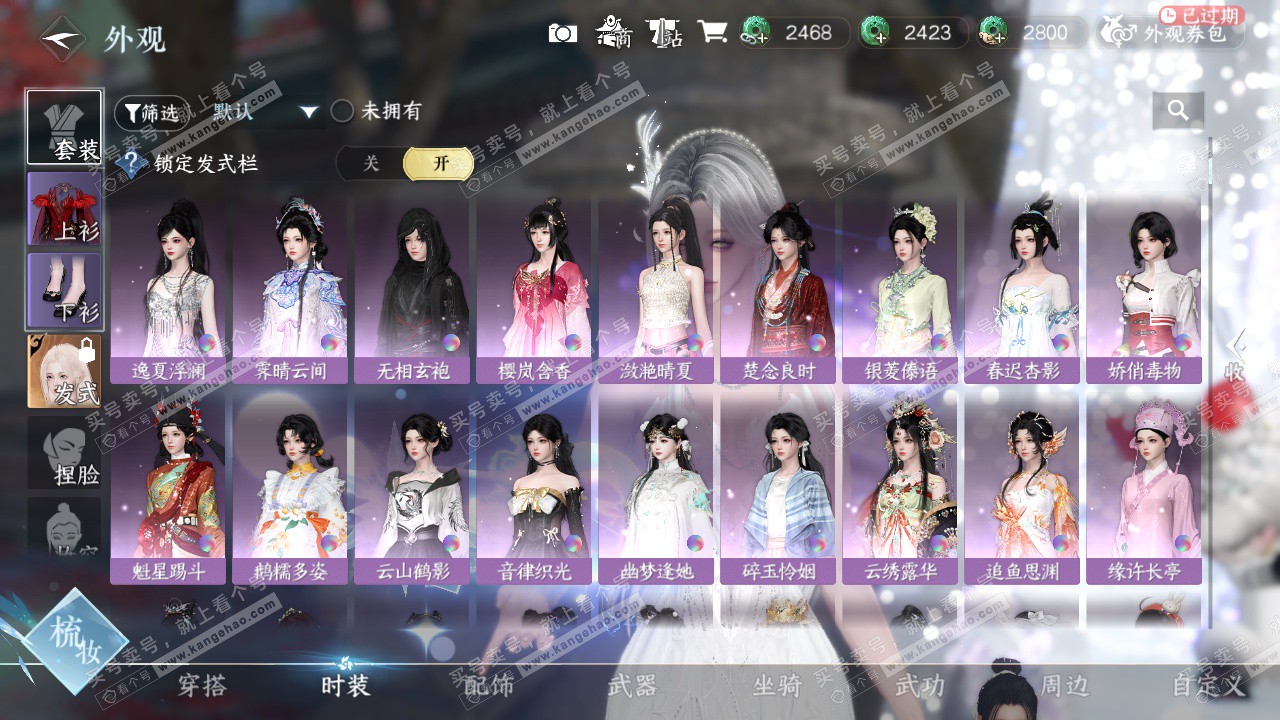Open the 外观券包 coupon pack
Image resolution: width=1280 pixels, height=720 pixels.
1172,33
